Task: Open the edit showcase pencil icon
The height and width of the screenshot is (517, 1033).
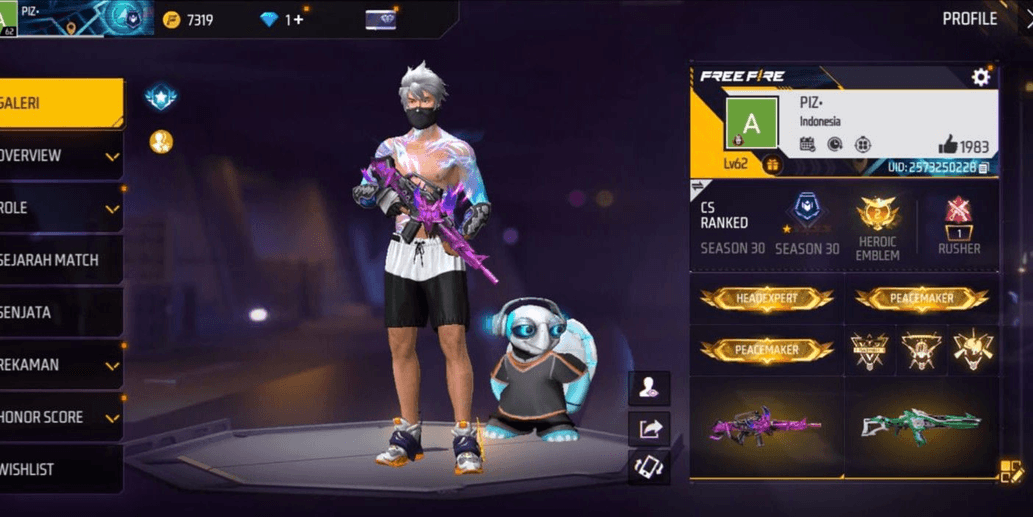Action: (x=1011, y=471)
